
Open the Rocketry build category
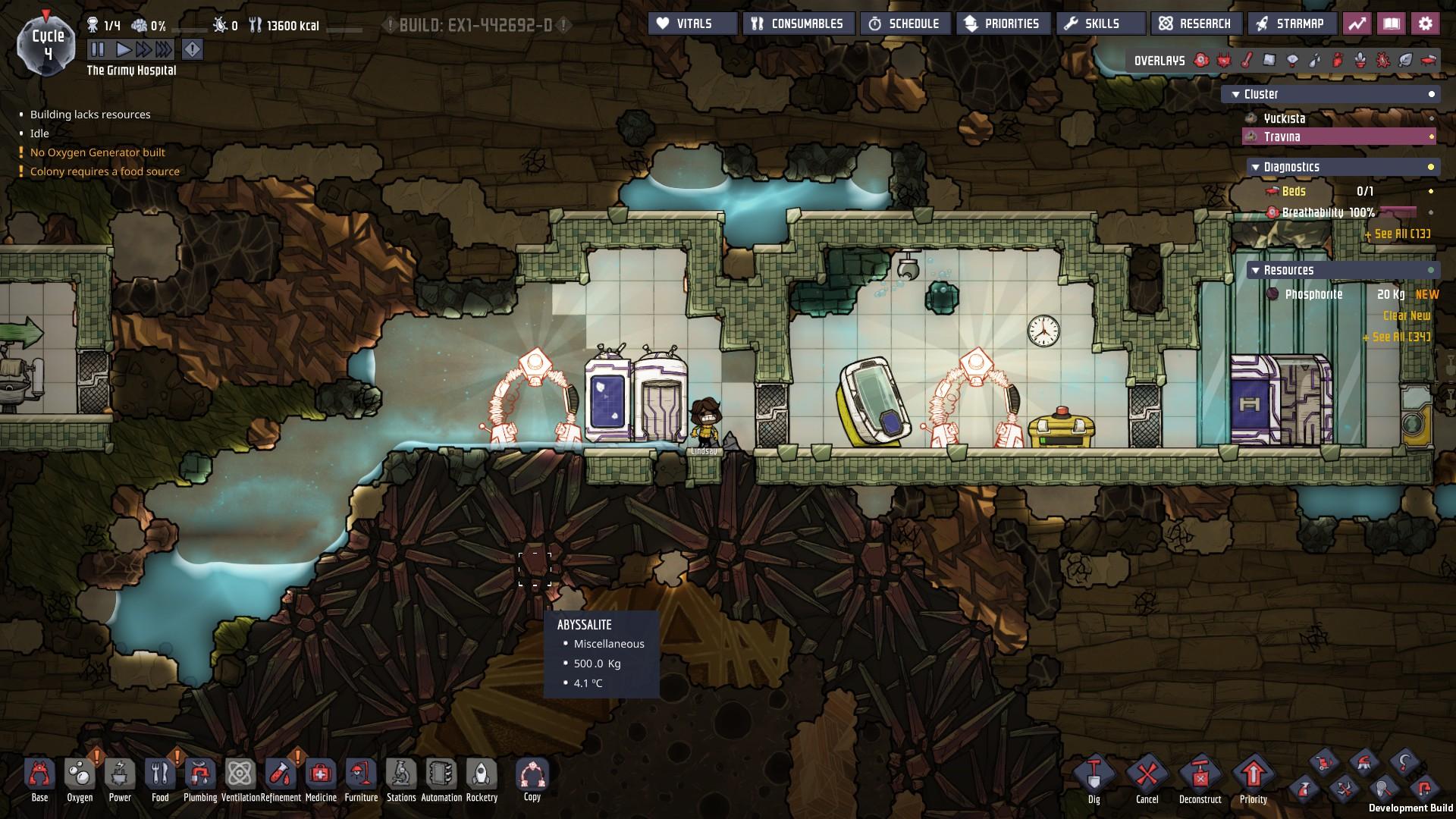(482, 777)
